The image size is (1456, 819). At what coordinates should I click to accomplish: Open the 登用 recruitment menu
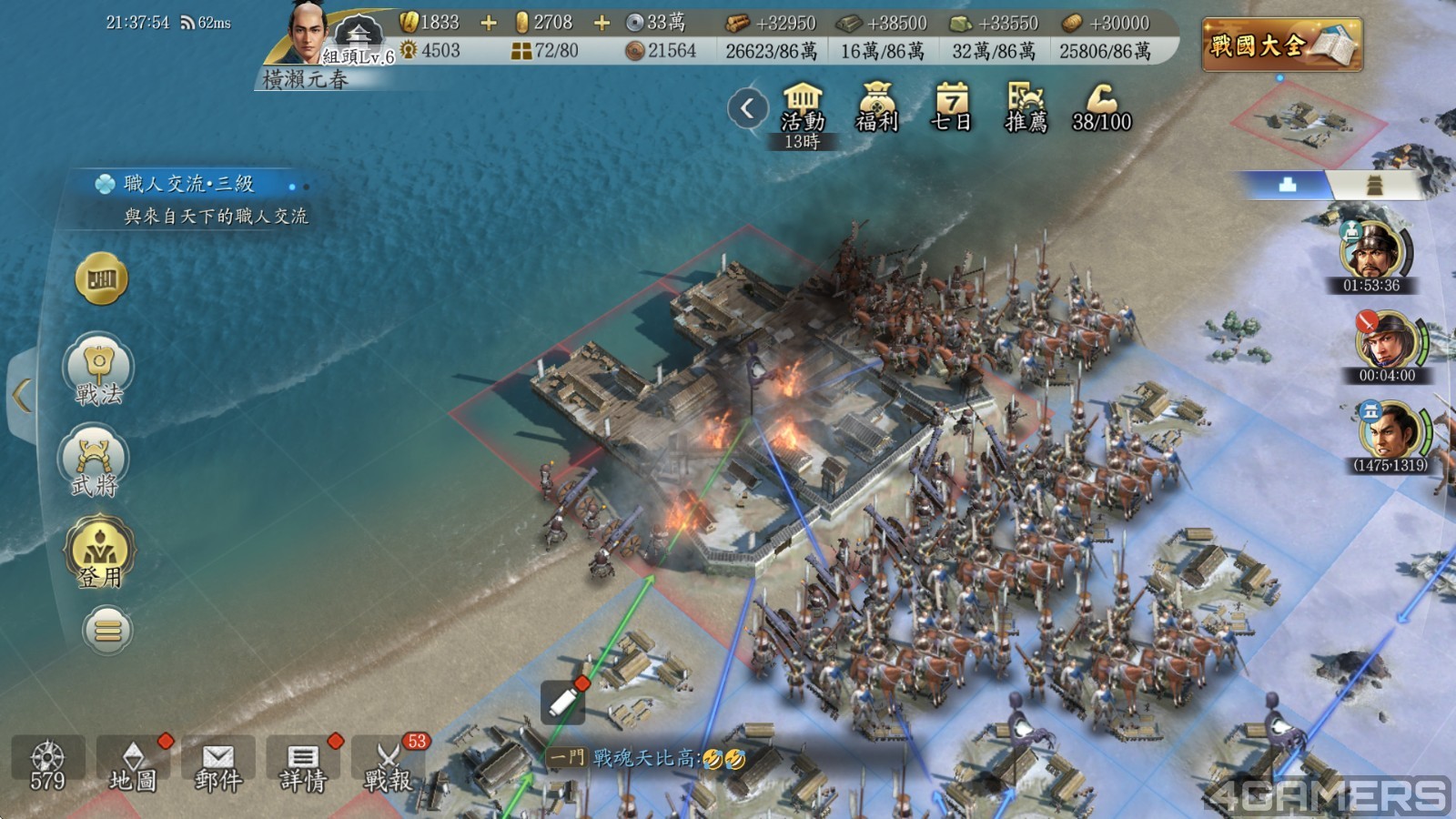[x=98, y=552]
